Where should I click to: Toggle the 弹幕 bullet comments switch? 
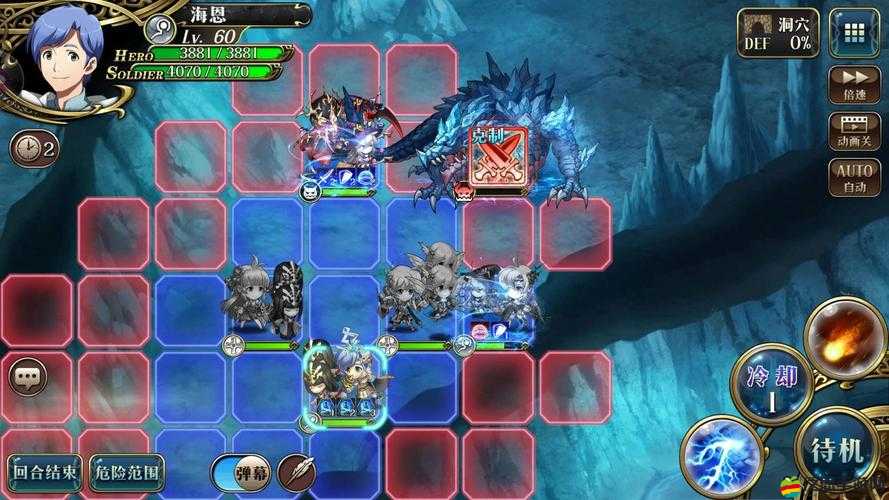pyautogui.click(x=240, y=471)
